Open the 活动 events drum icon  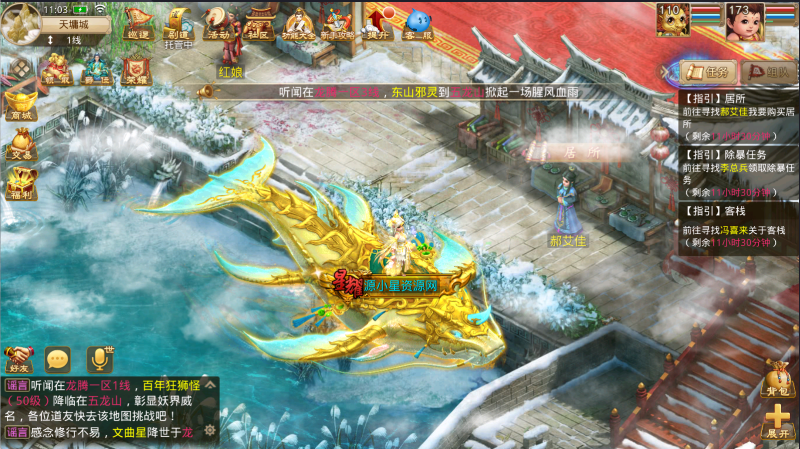pos(217,20)
